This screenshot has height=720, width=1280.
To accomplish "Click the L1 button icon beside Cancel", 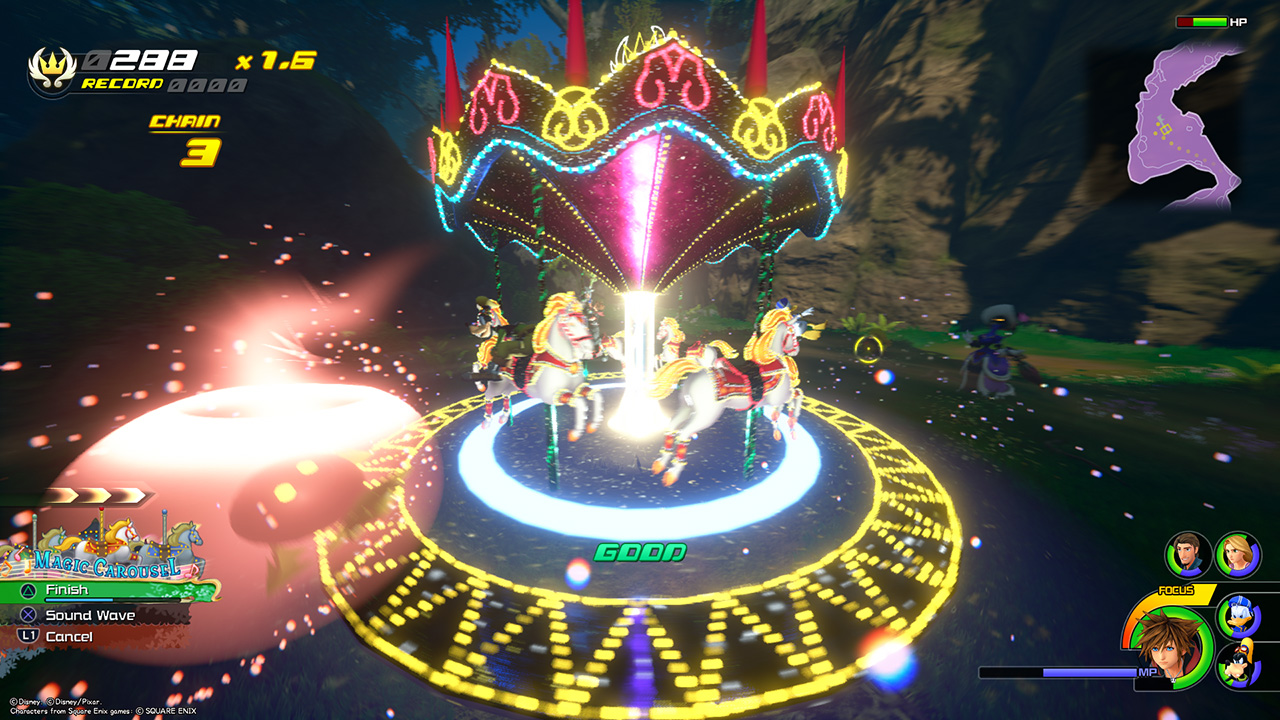I will (x=29, y=635).
